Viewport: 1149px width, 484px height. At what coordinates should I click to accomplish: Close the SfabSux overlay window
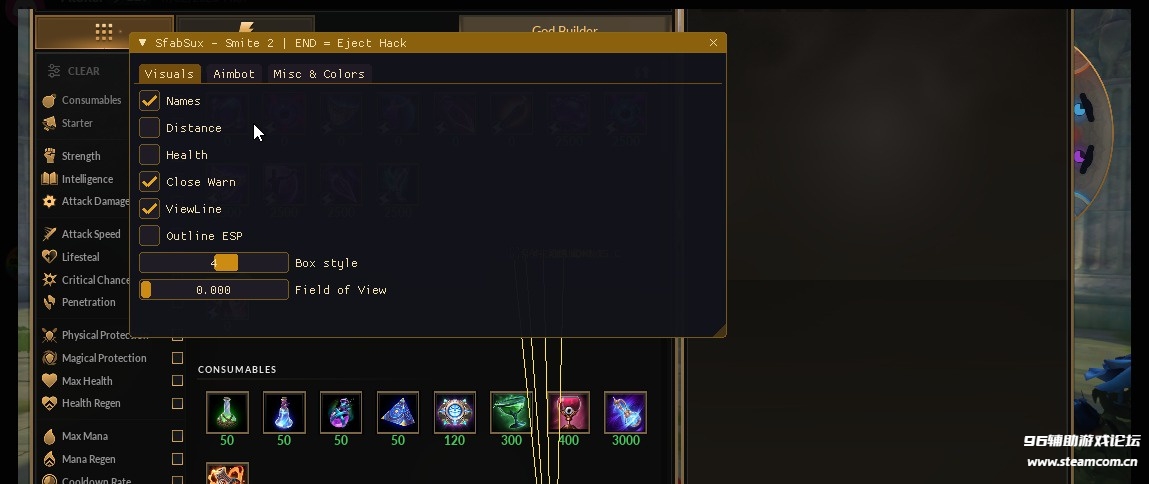point(713,43)
